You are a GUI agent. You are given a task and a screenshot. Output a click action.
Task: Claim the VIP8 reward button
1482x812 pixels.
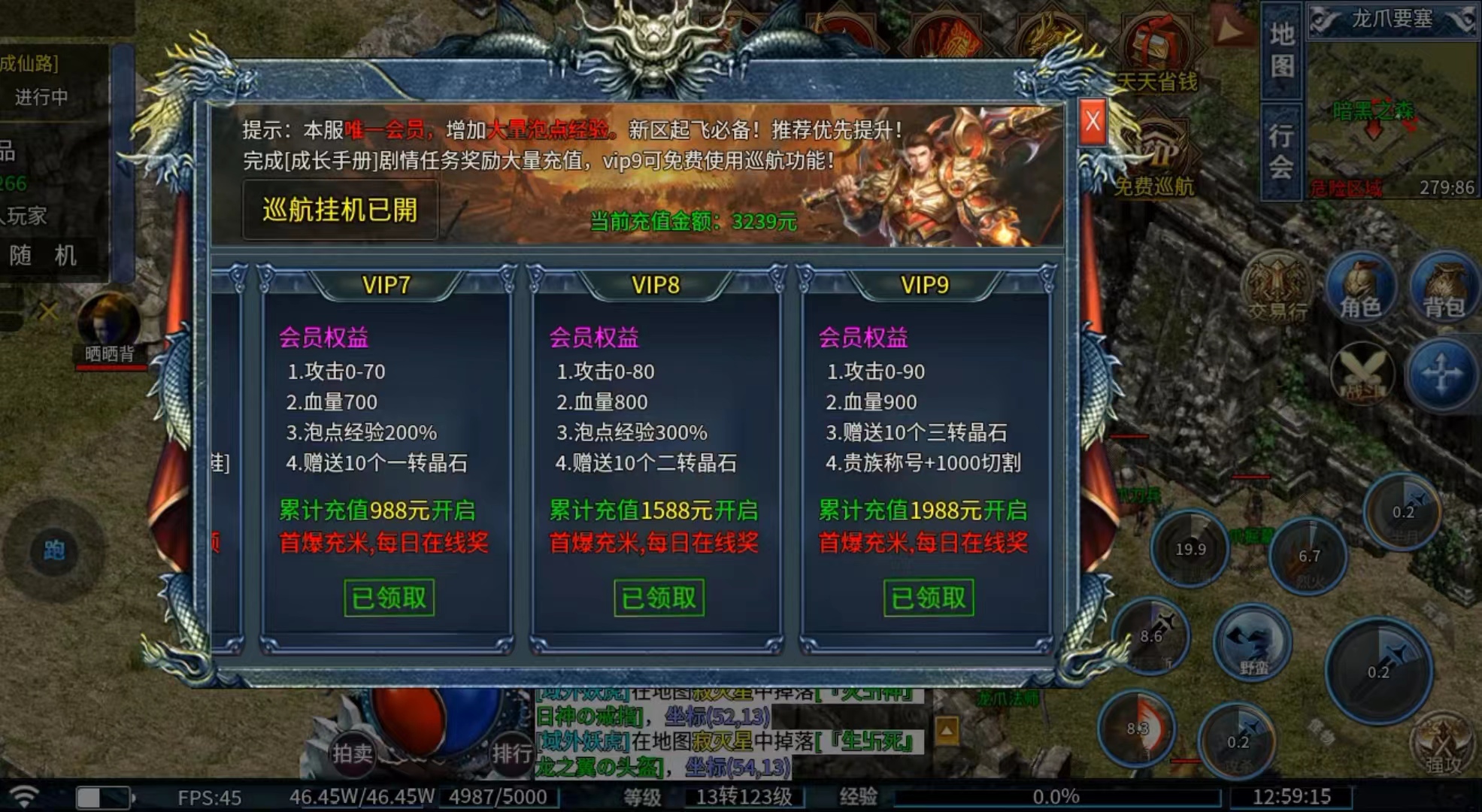click(x=659, y=598)
